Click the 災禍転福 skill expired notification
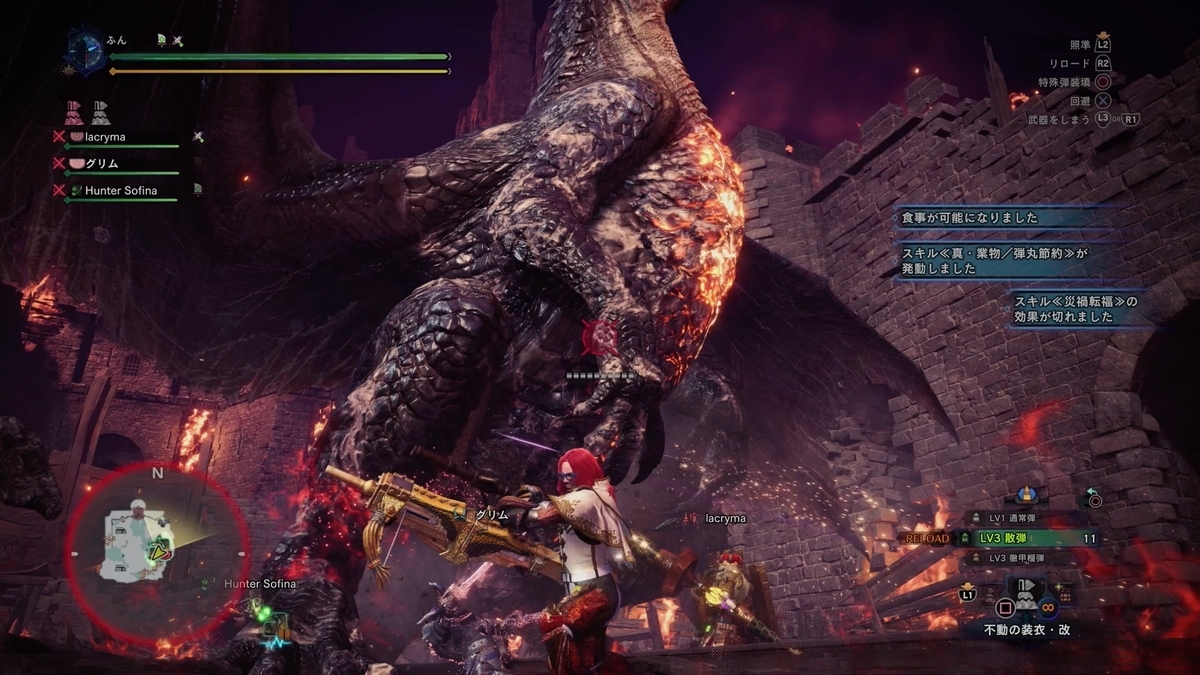 point(1075,309)
